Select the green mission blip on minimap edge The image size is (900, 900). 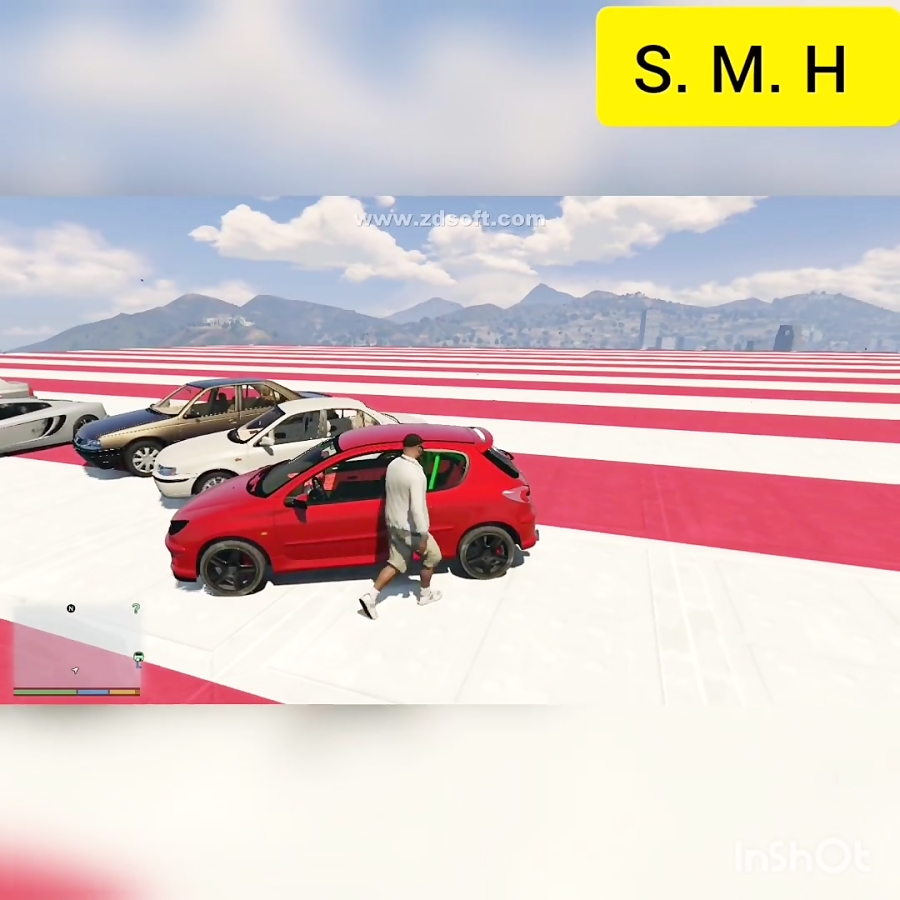click(139, 657)
